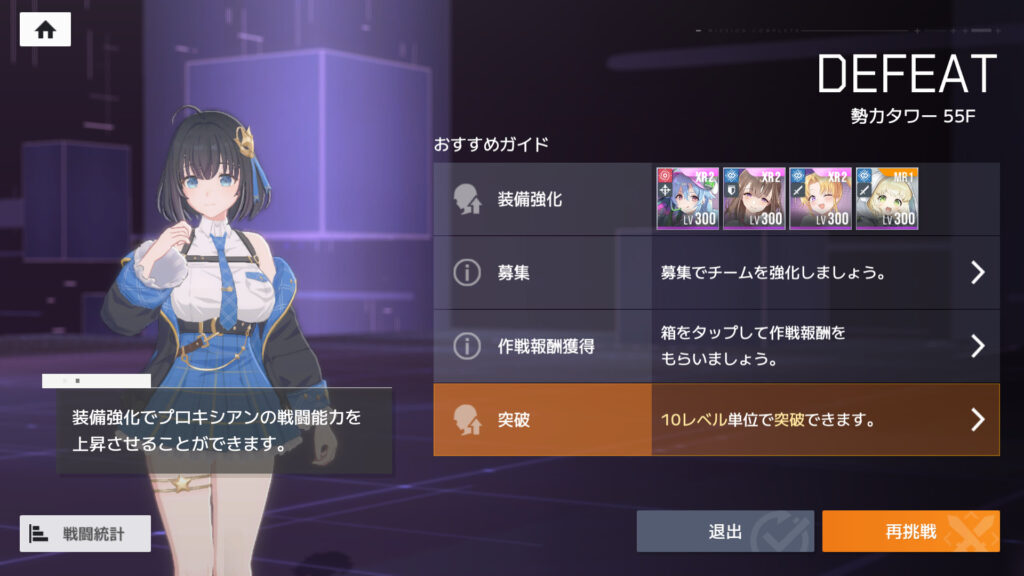Exit with the 退出 button
The height and width of the screenshot is (576, 1024).
(725, 531)
